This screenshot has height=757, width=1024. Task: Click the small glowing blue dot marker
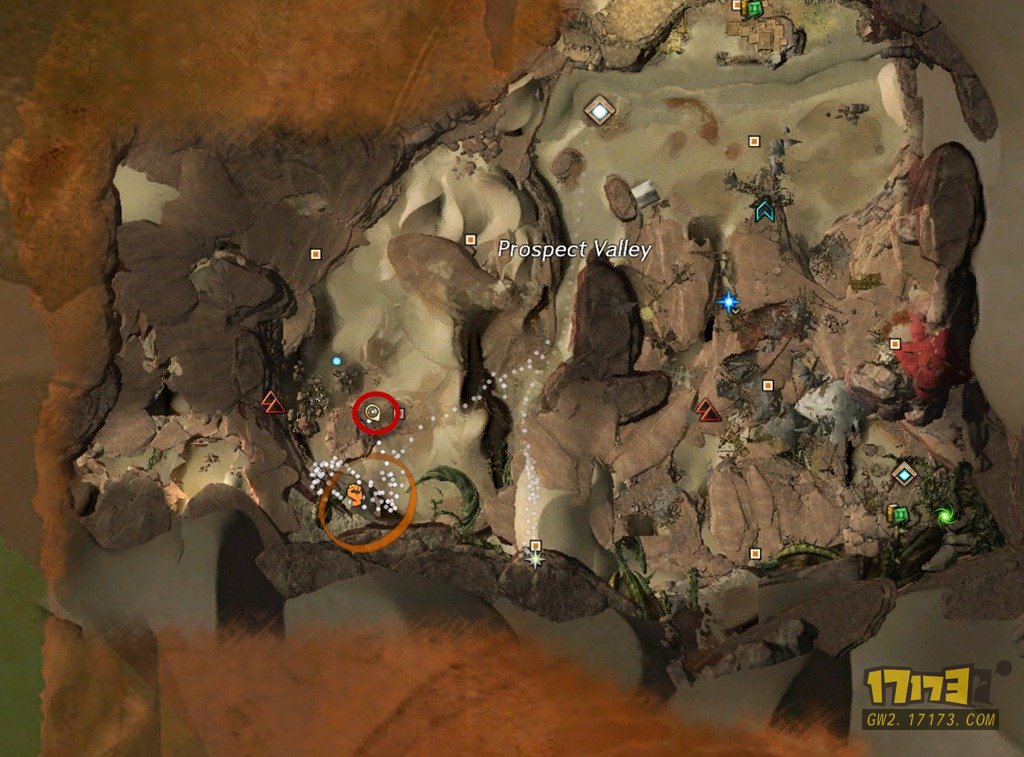click(x=336, y=360)
